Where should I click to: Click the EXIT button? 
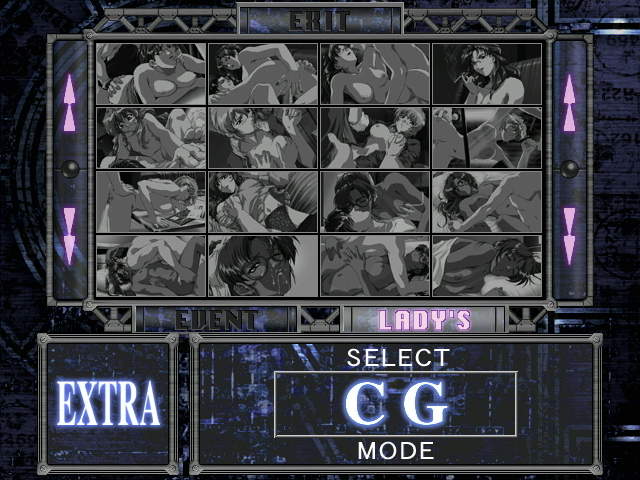pos(320,19)
